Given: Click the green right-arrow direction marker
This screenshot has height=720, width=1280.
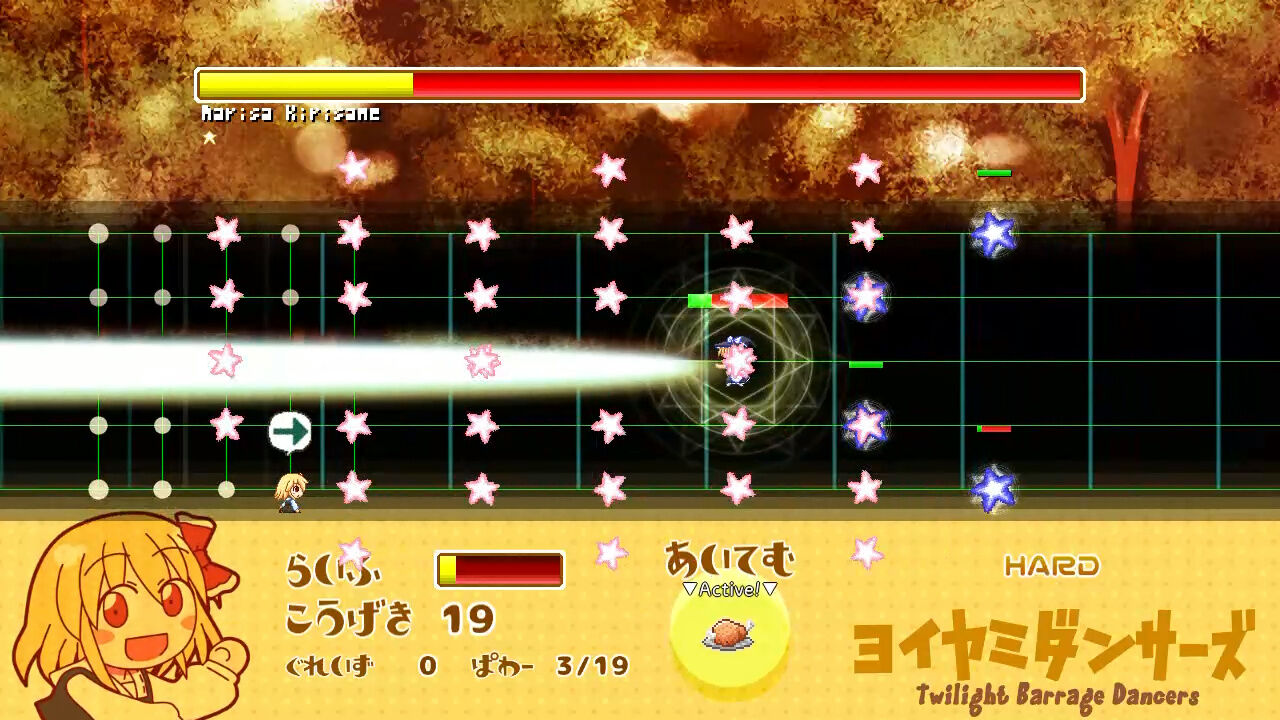Looking at the screenshot, I should click(291, 430).
